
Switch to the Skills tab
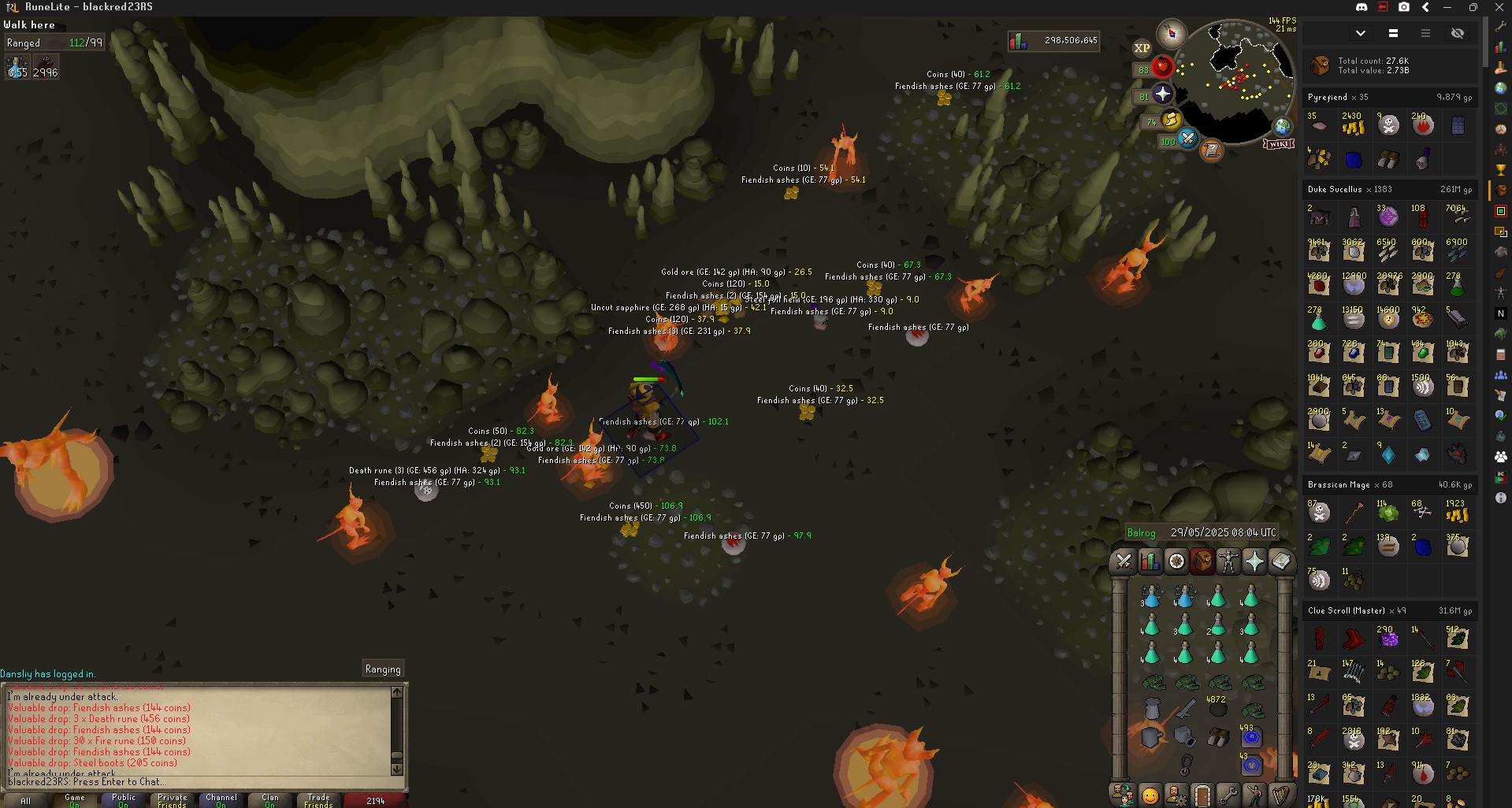tap(1150, 561)
